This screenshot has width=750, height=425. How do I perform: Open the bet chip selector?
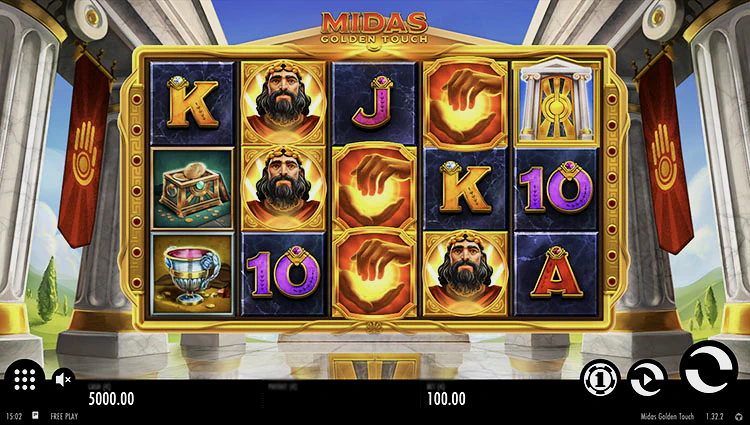tap(599, 377)
